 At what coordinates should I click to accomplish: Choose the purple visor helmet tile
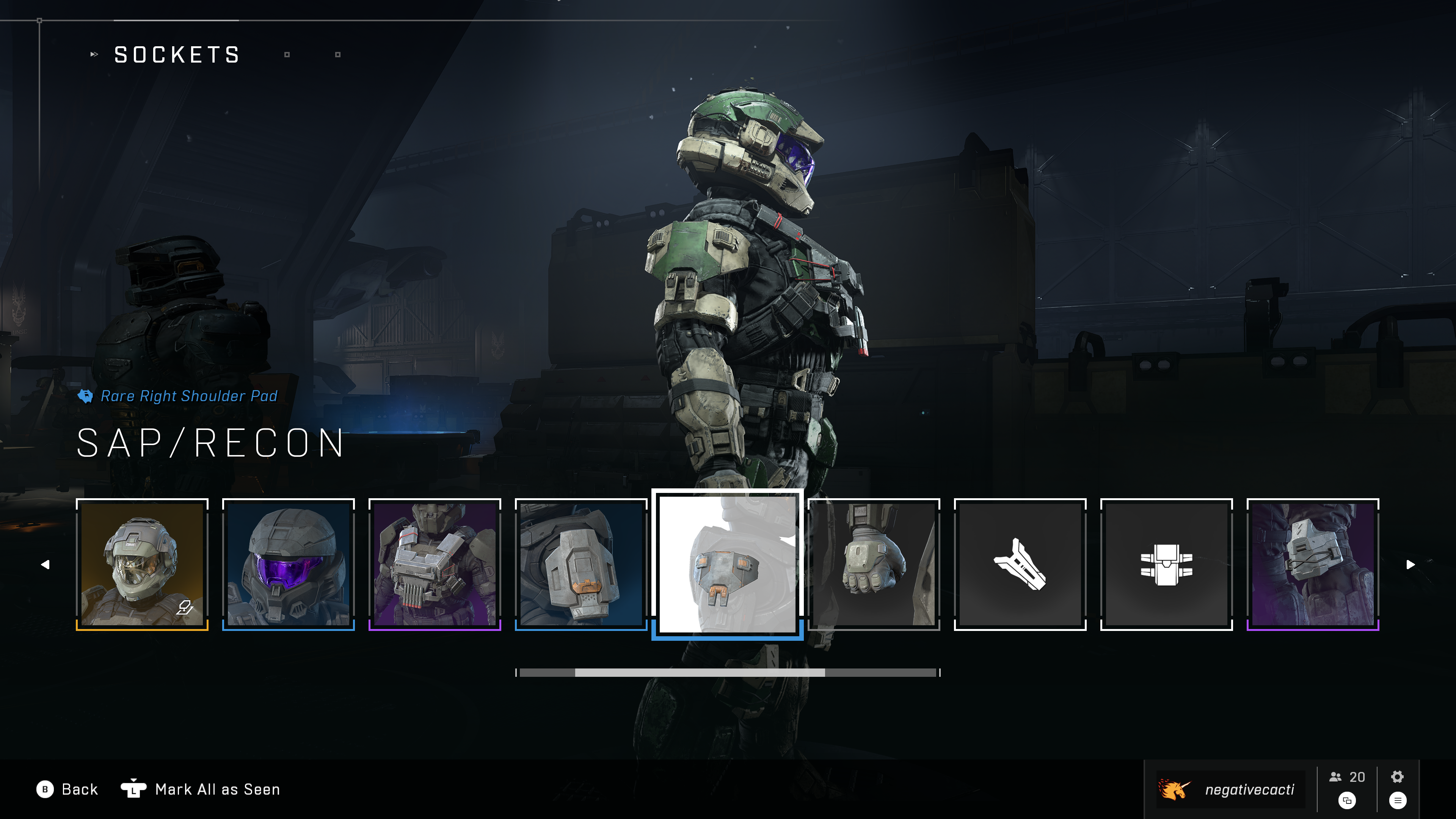click(x=288, y=564)
